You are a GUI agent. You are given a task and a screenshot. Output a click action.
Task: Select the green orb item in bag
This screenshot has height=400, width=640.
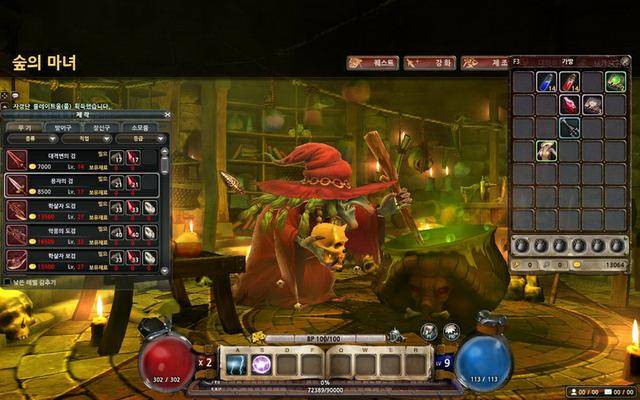(x=615, y=82)
